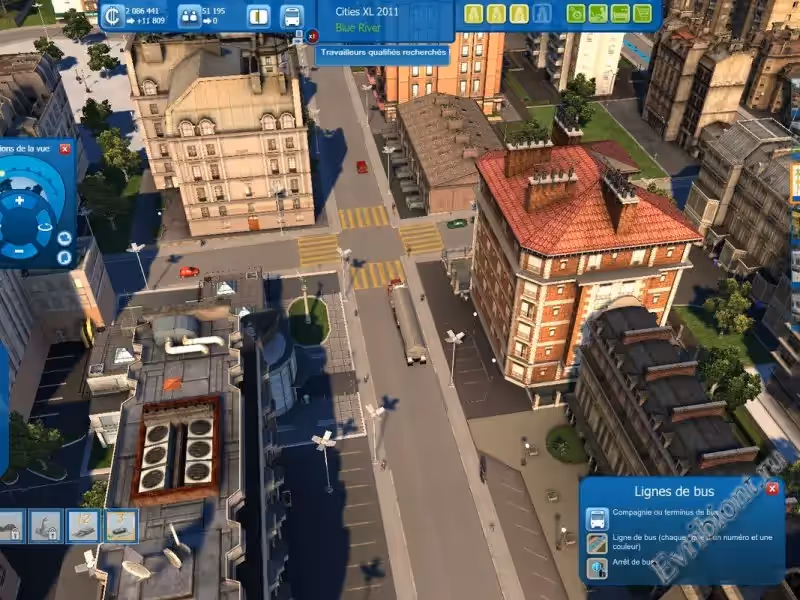Click the Travailleurs qualifiés recherchés notification

tap(383, 54)
